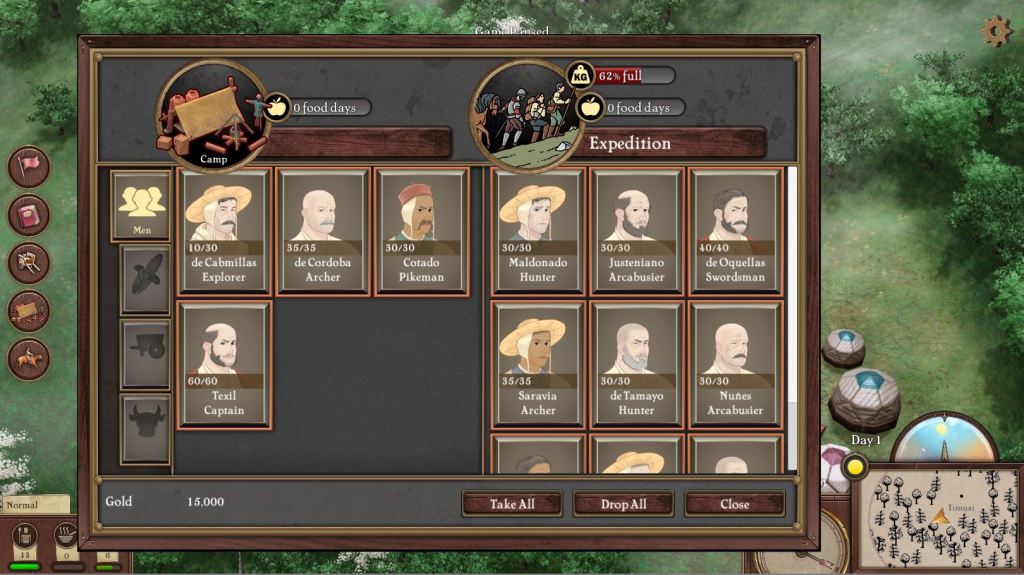Choose Nuñes the Arcabusier card
The image size is (1024, 575).
(735, 365)
